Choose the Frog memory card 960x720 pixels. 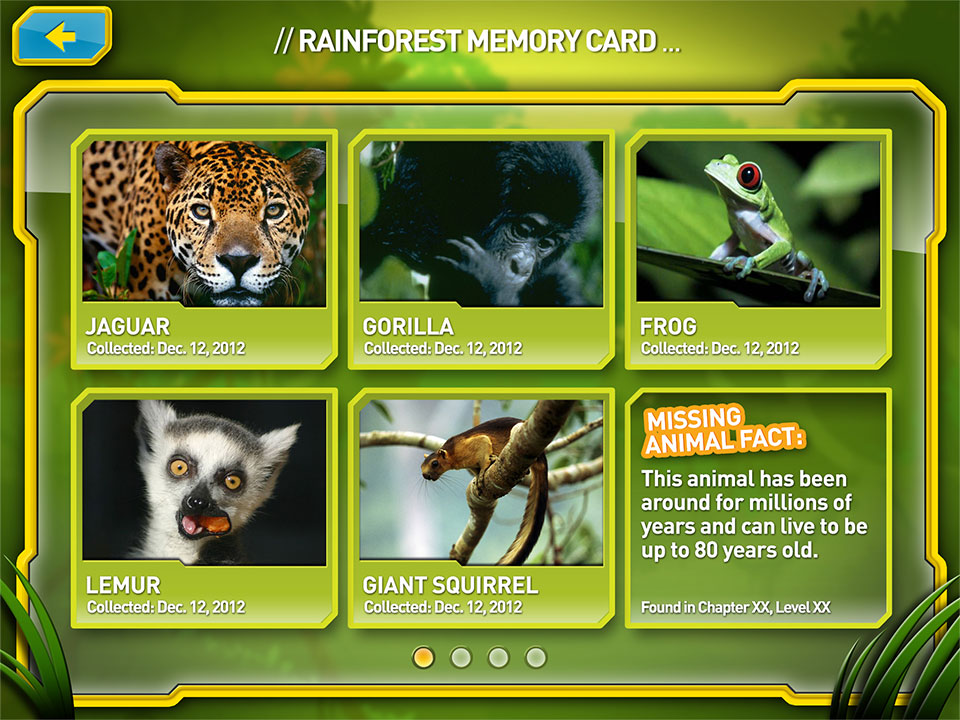tap(758, 248)
